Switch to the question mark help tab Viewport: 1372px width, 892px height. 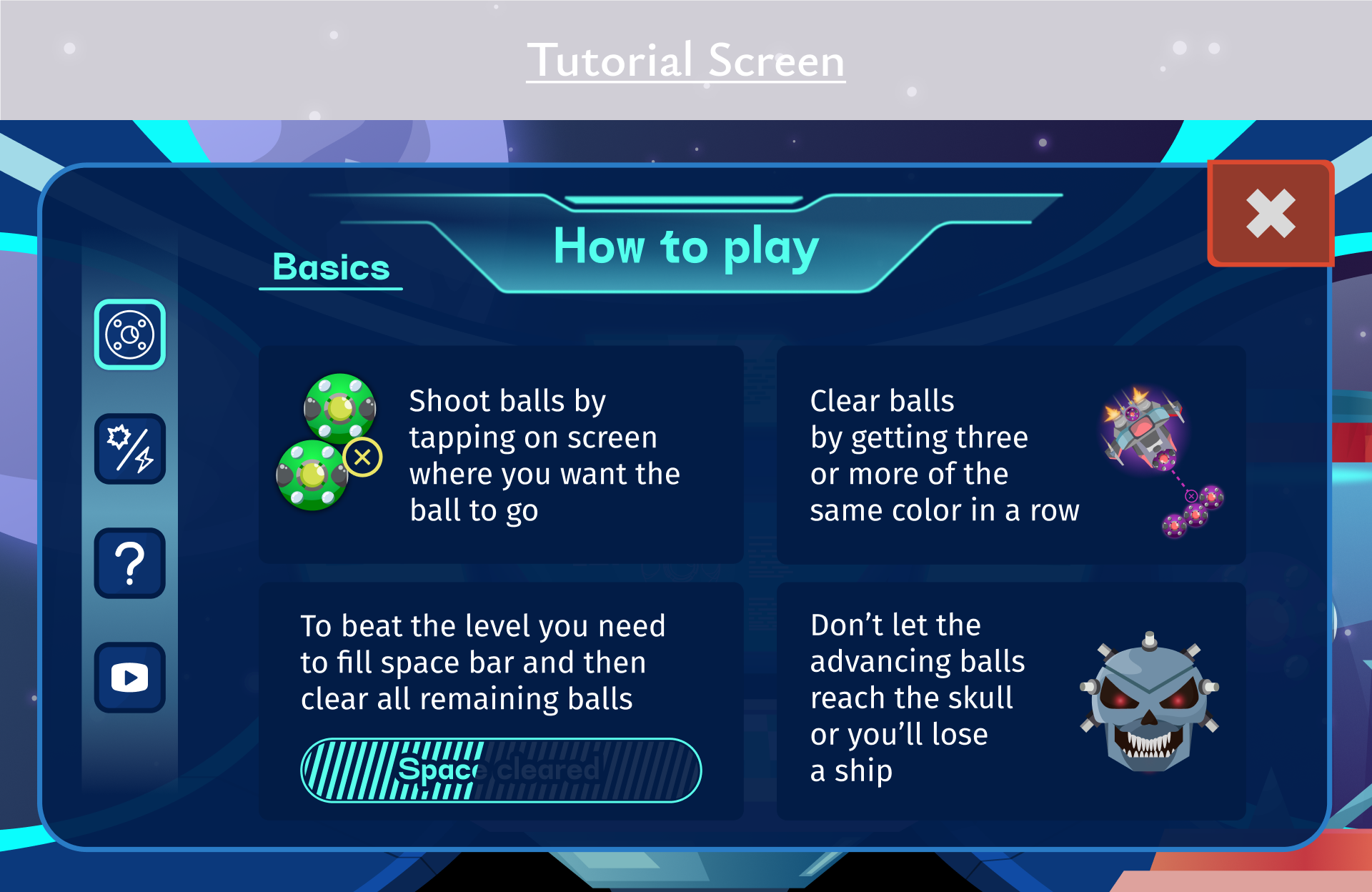(130, 563)
